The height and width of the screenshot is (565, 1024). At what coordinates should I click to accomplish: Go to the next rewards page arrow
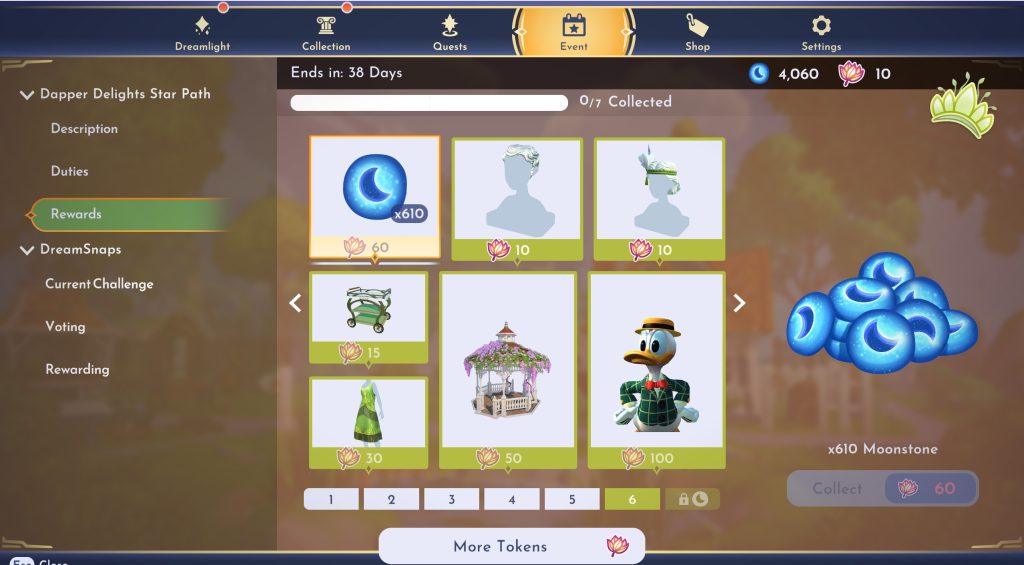739,303
